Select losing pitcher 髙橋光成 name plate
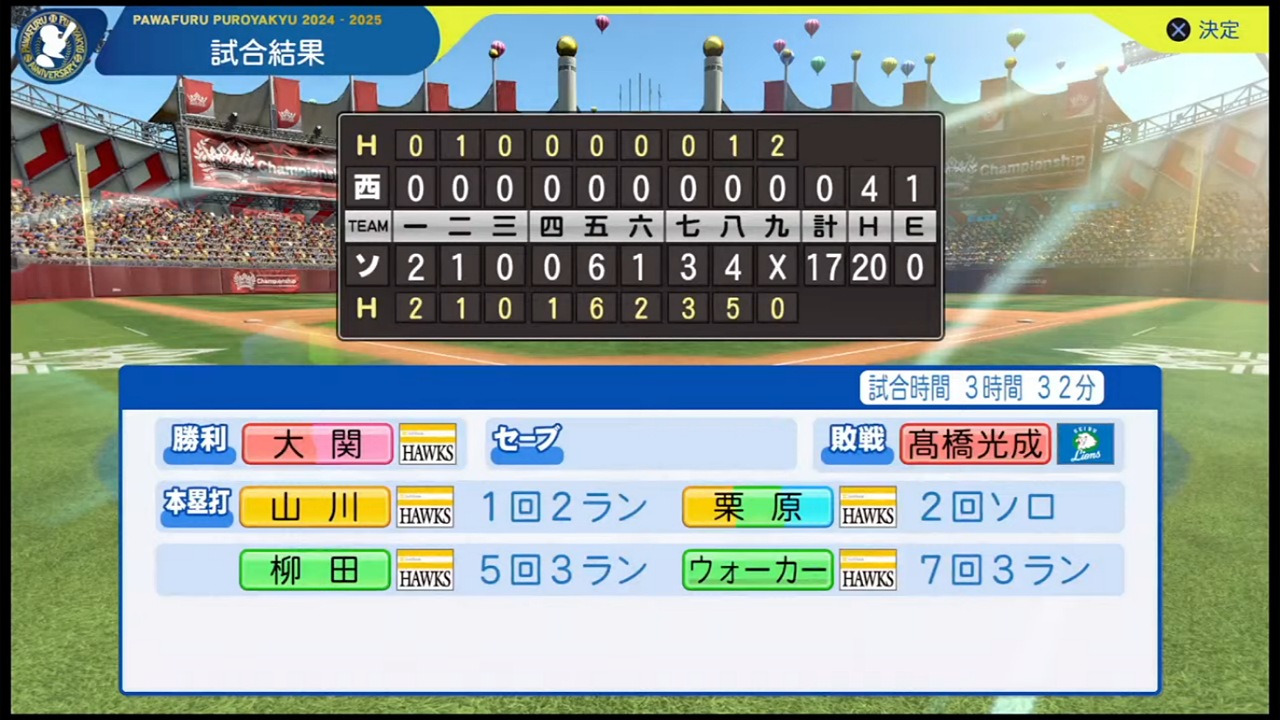This screenshot has width=1280, height=720. [974, 443]
